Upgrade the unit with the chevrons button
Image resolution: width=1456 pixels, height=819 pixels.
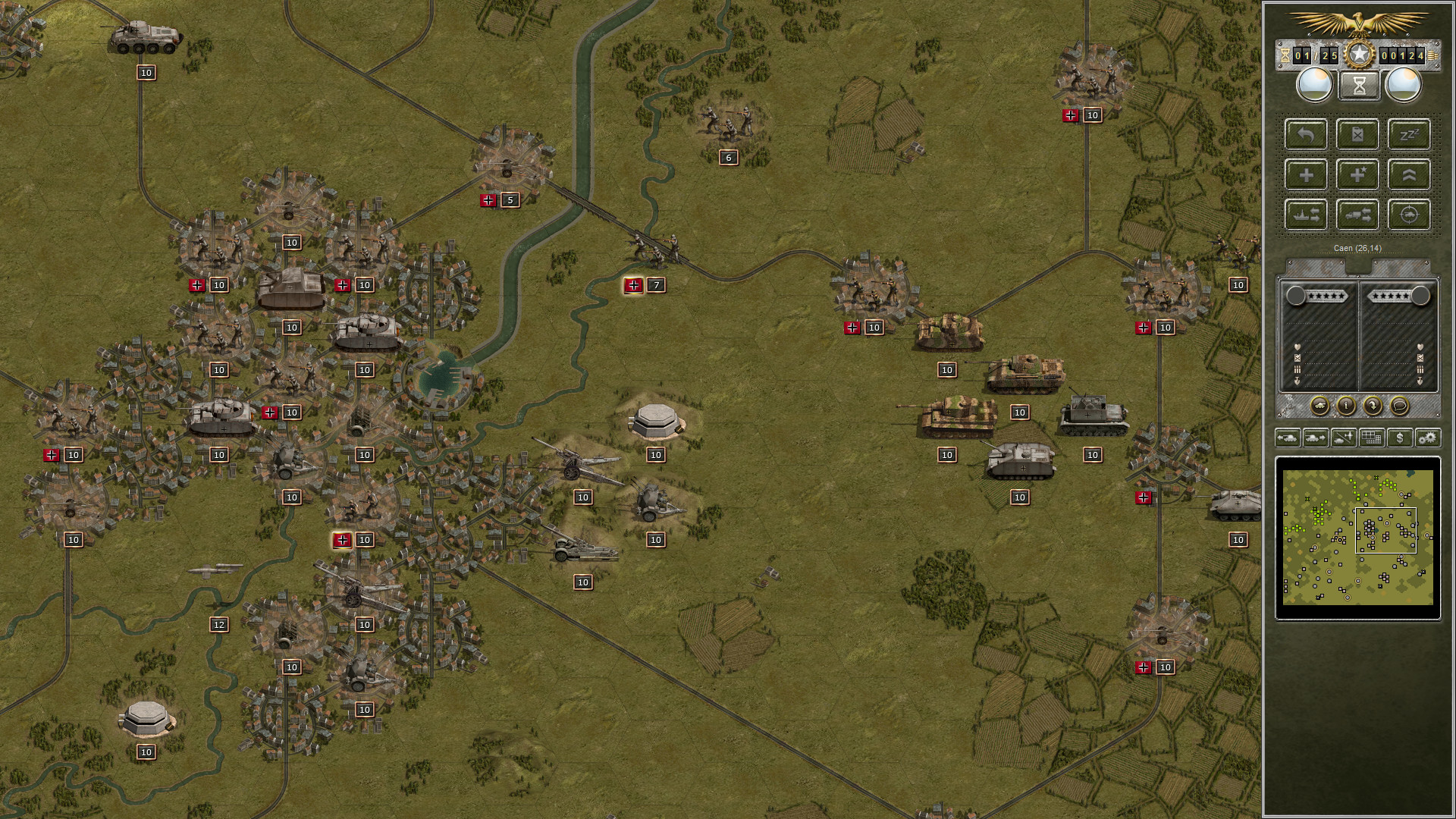(1409, 175)
